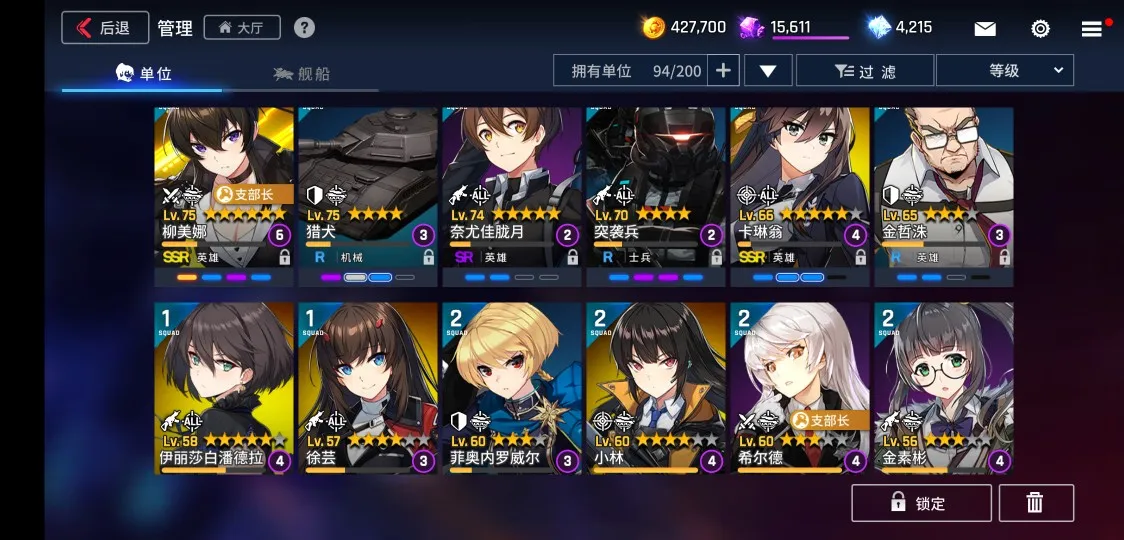This screenshot has height=540, width=1124.
Task: Switch to the 舰船 ships tab
Action: (301, 74)
